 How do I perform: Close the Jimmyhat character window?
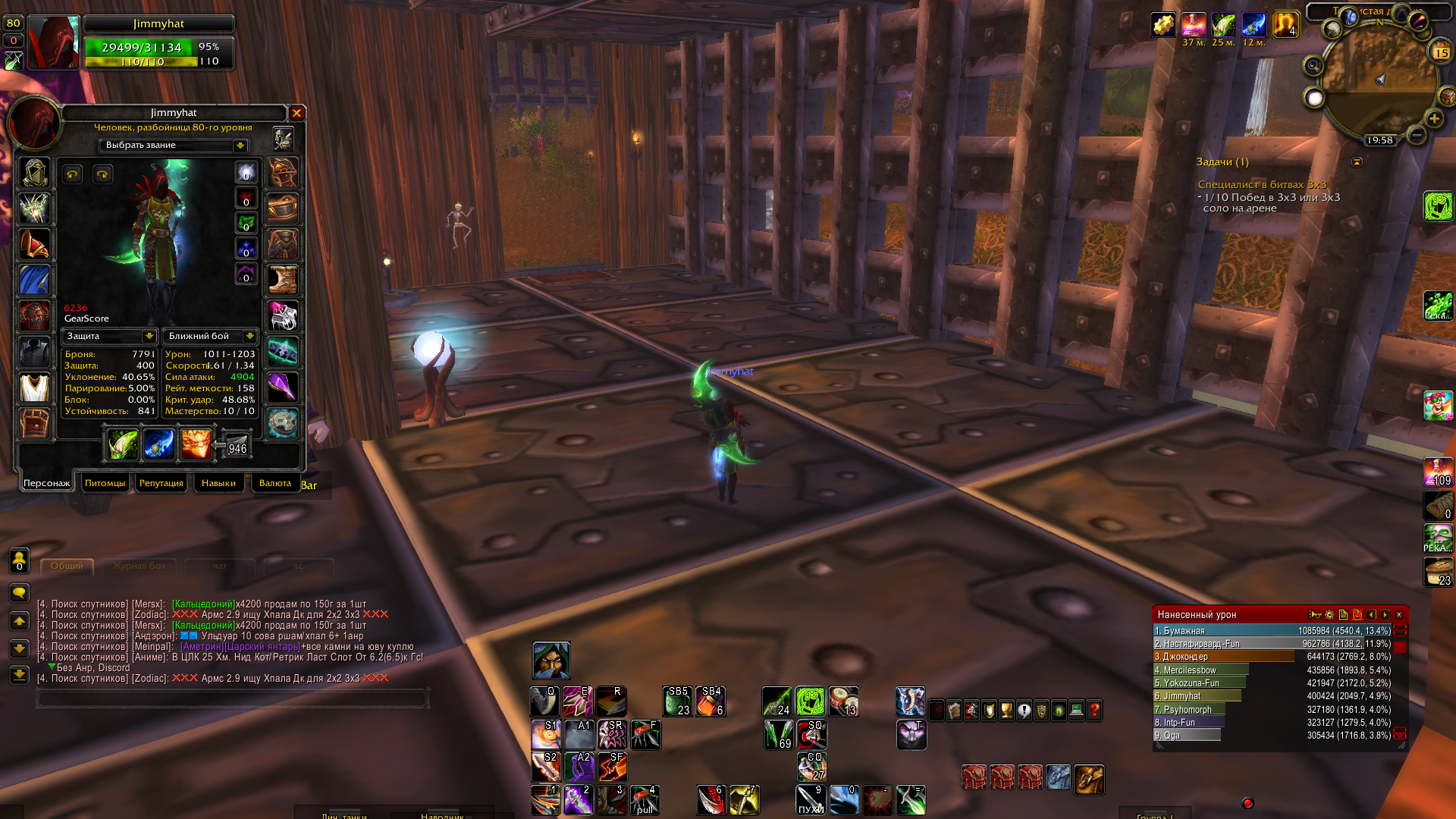pos(297,113)
